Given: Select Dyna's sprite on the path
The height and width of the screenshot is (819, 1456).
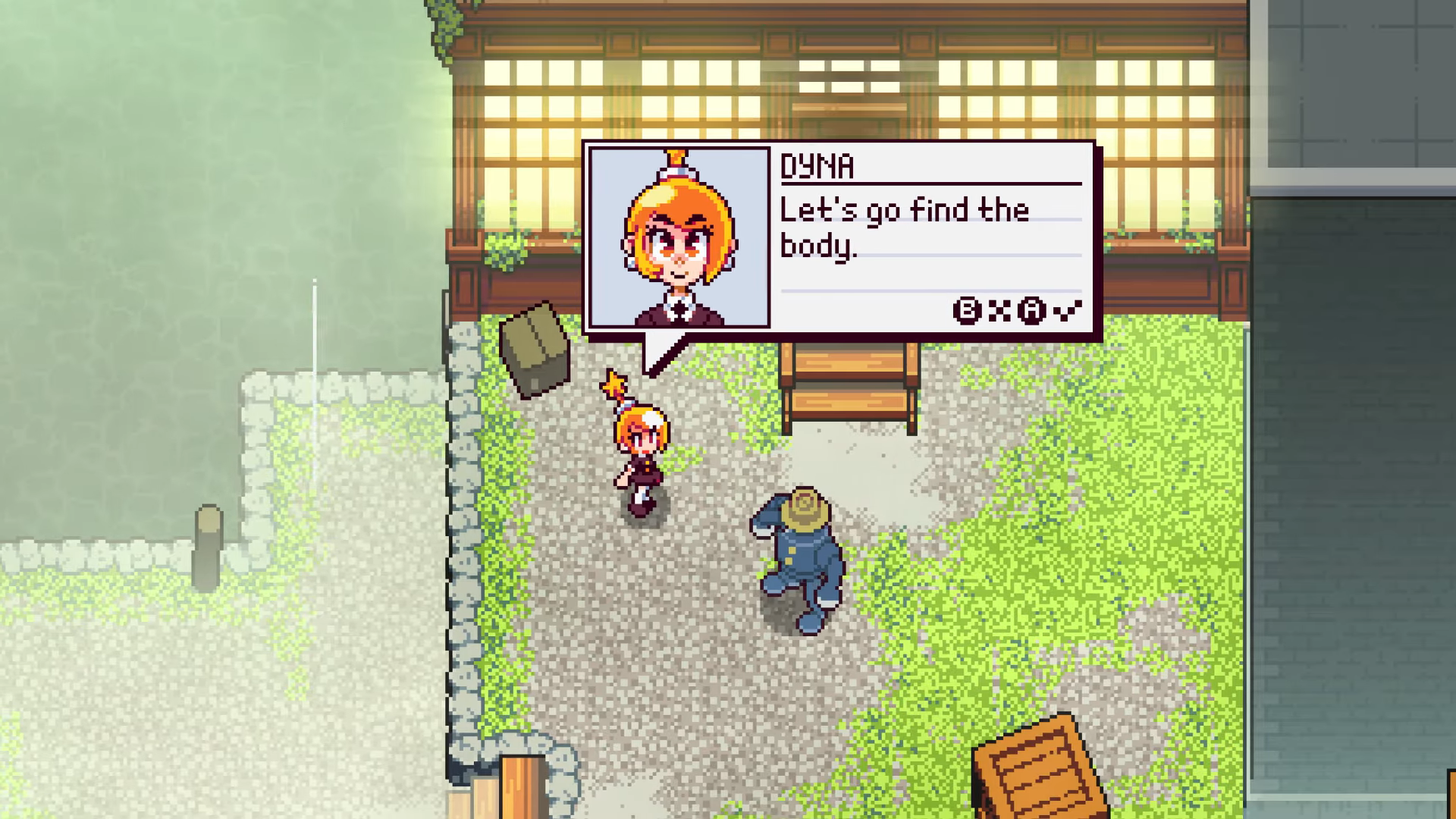Looking at the screenshot, I should coord(641,455).
